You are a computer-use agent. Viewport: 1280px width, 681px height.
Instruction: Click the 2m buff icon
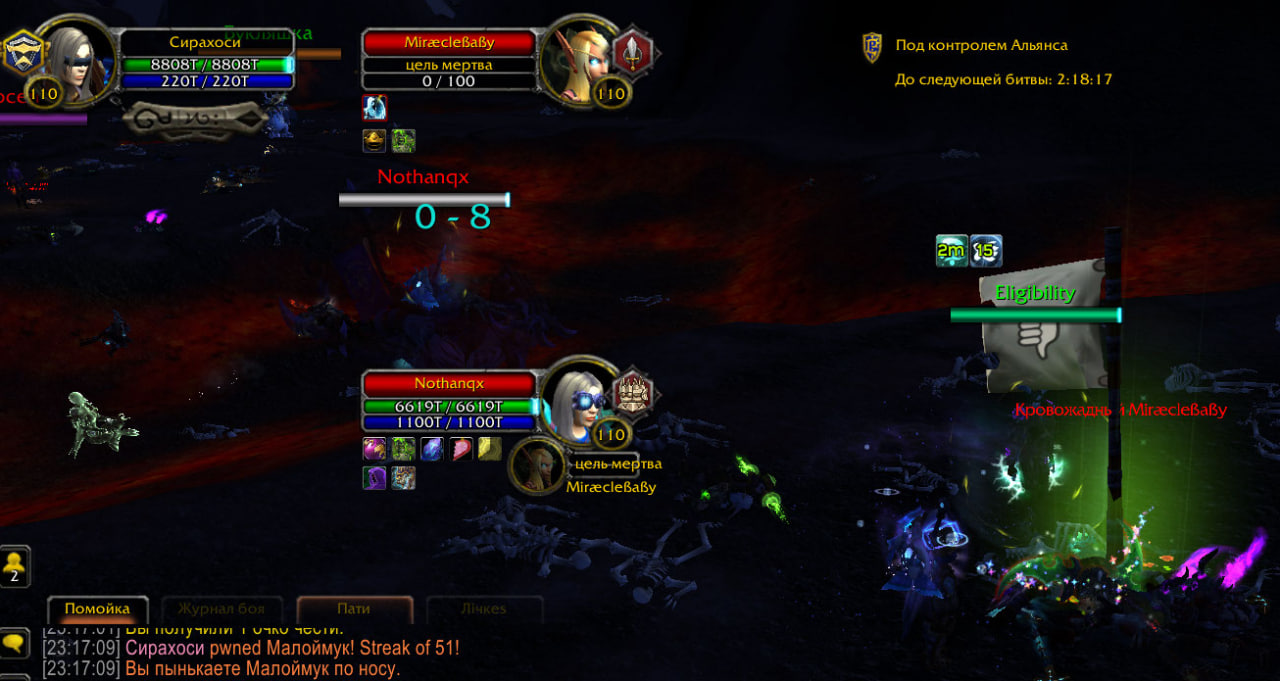951,251
